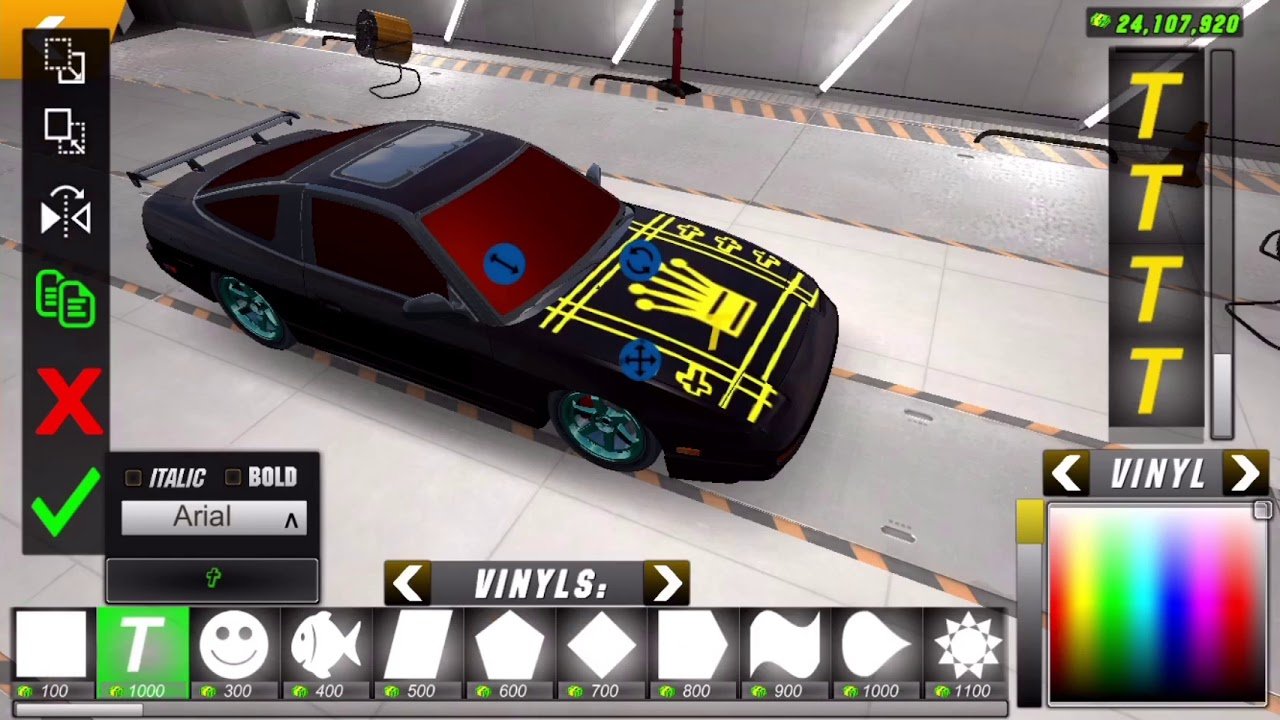This screenshot has width=1280, height=720.
Task: Click the vinyl text input field
Action: point(212,580)
